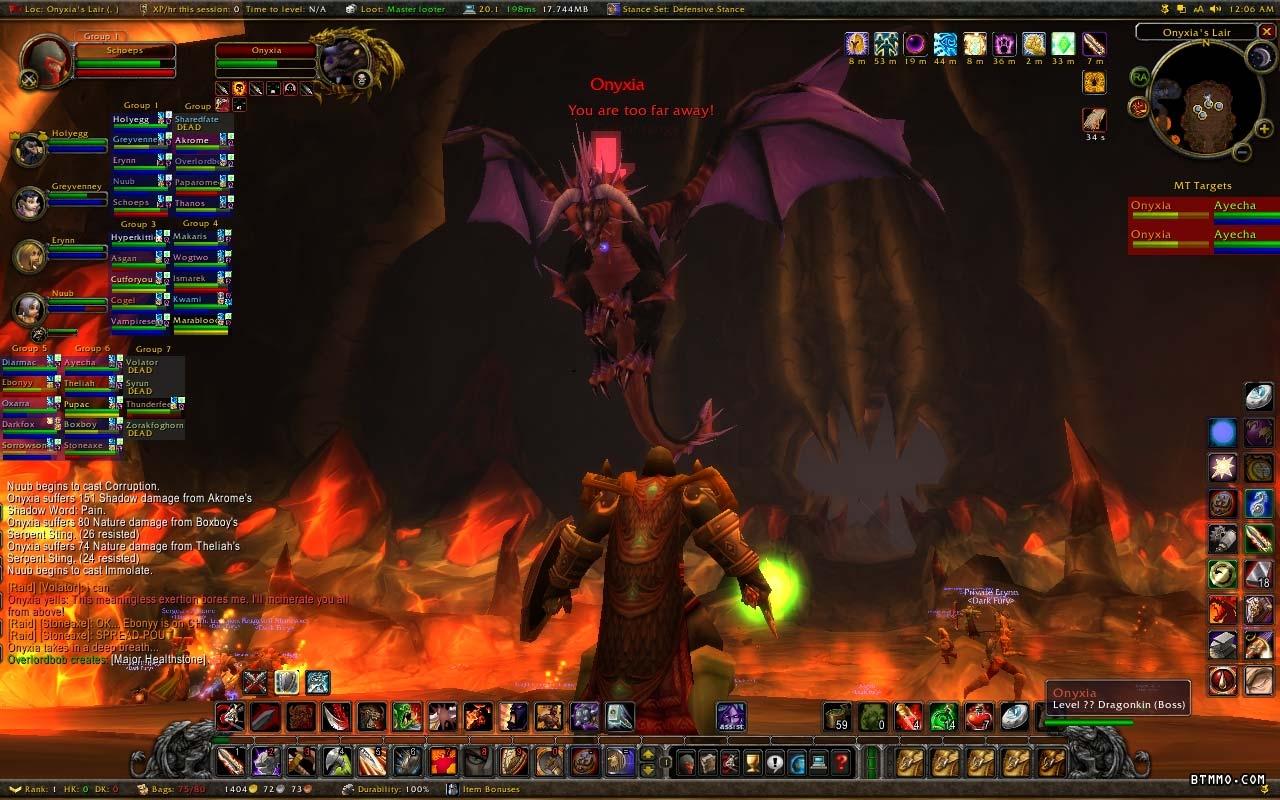1280x800 pixels.
Task: Open the Item Bonuses info panel
Action: point(490,790)
